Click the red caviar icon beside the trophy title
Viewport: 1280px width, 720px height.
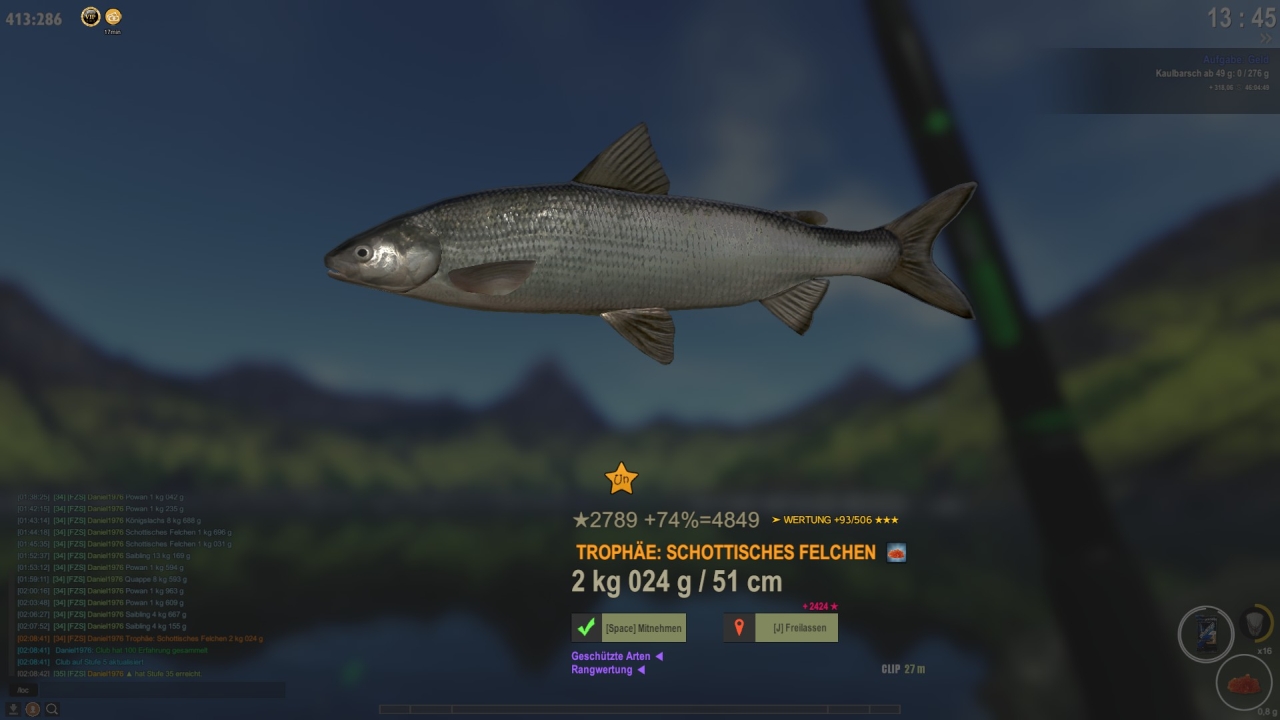pos(896,553)
